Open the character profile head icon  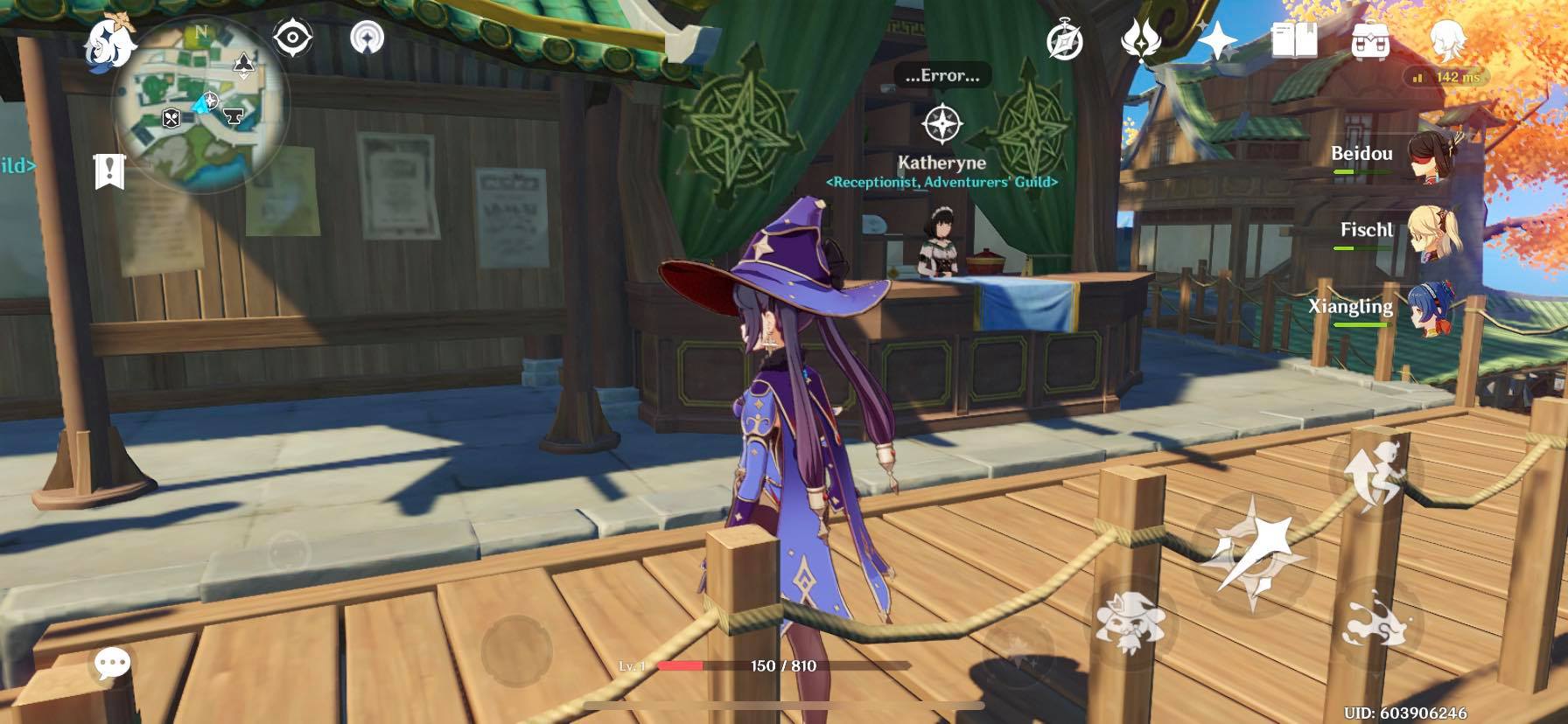[x=1447, y=40]
